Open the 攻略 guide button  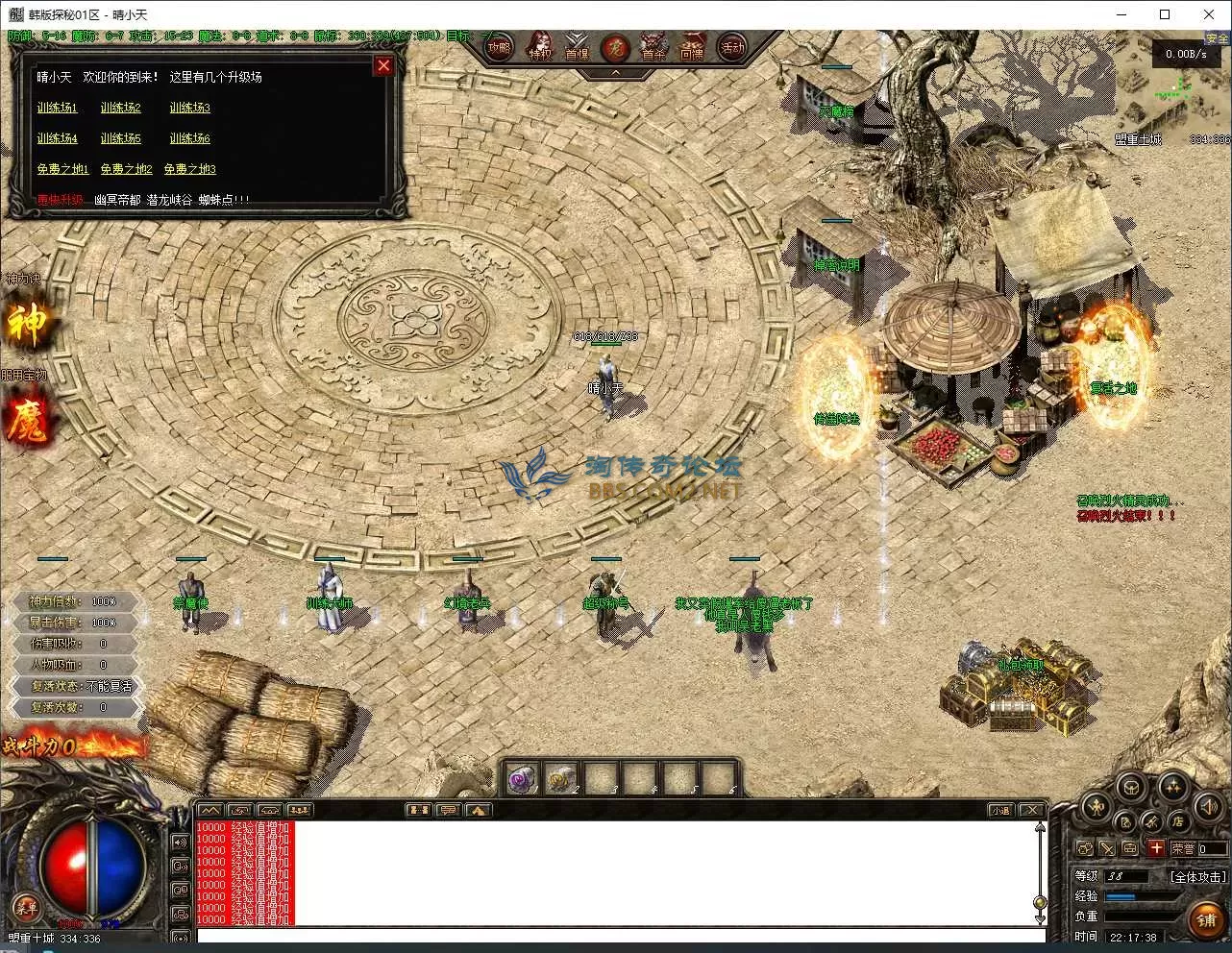click(x=498, y=48)
